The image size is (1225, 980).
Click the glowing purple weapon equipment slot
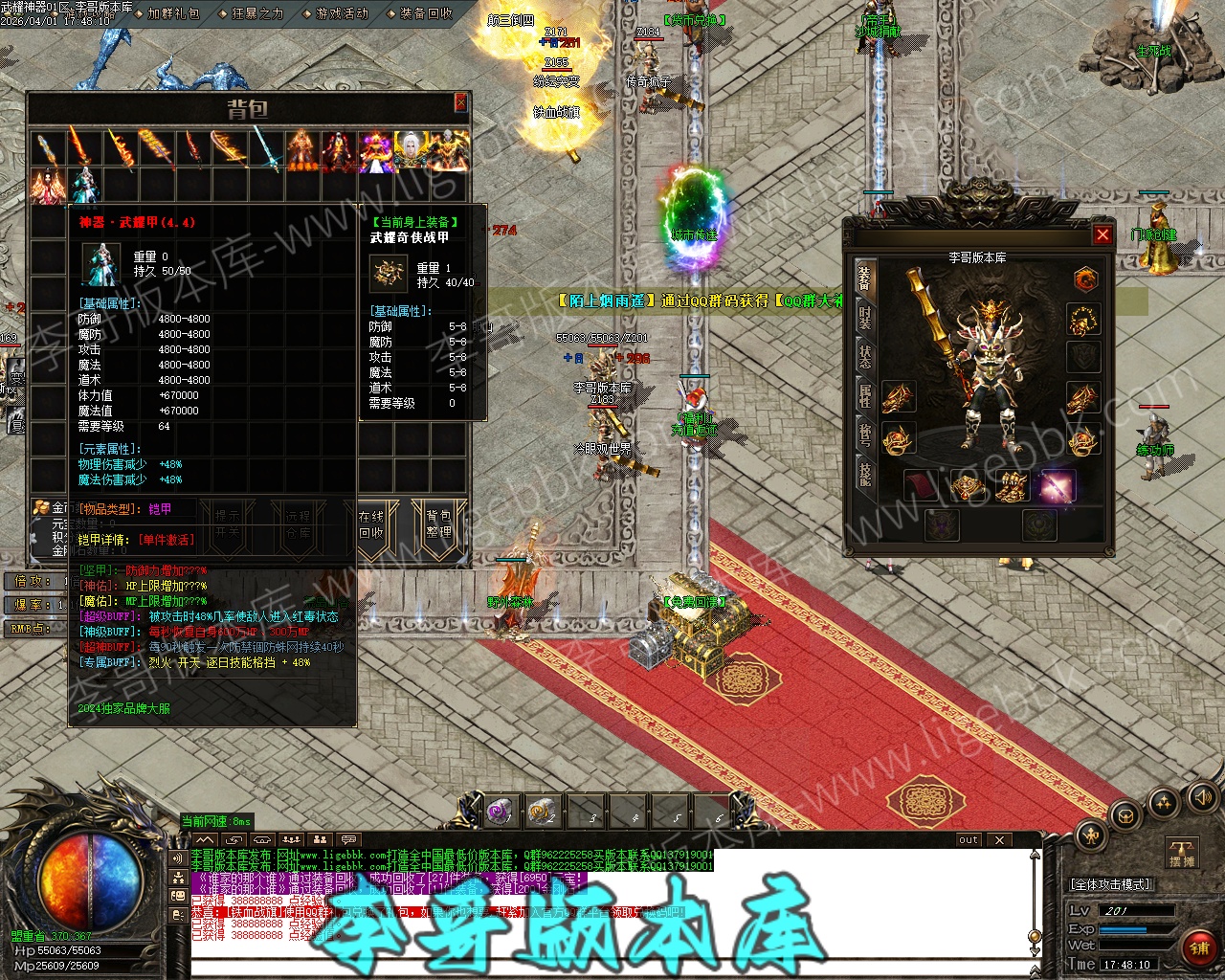(1058, 486)
